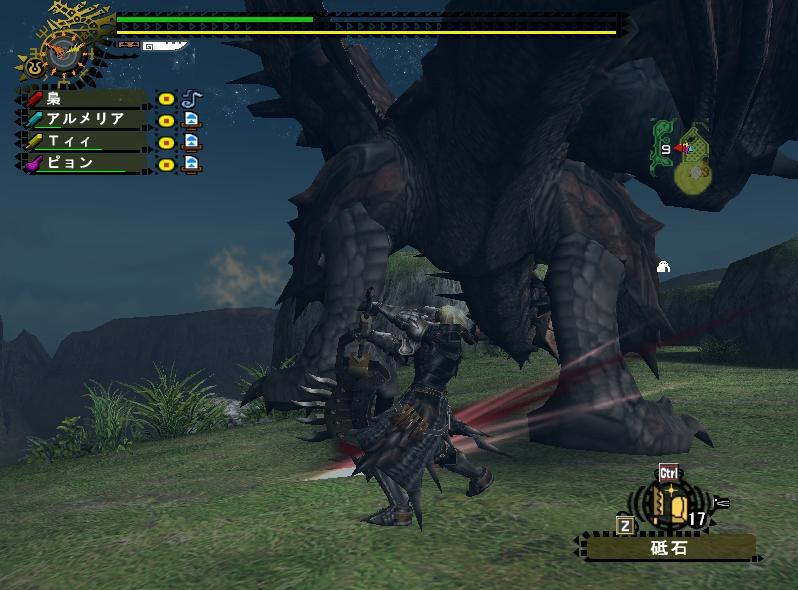Click the 砥石 item name label
Screen dimensions: 798x590
point(669,548)
